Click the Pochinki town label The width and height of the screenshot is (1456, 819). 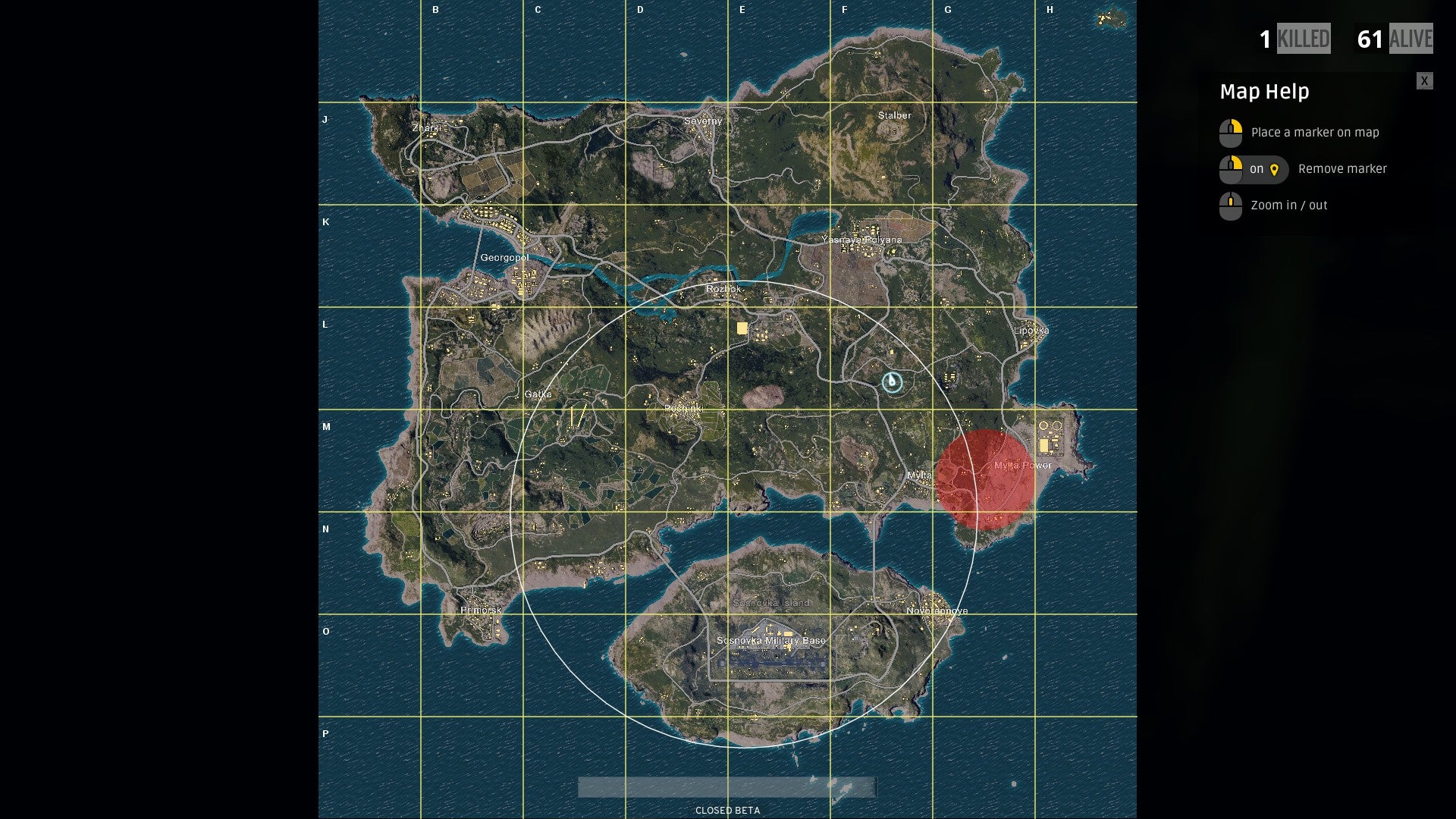[x=682, y=407]
